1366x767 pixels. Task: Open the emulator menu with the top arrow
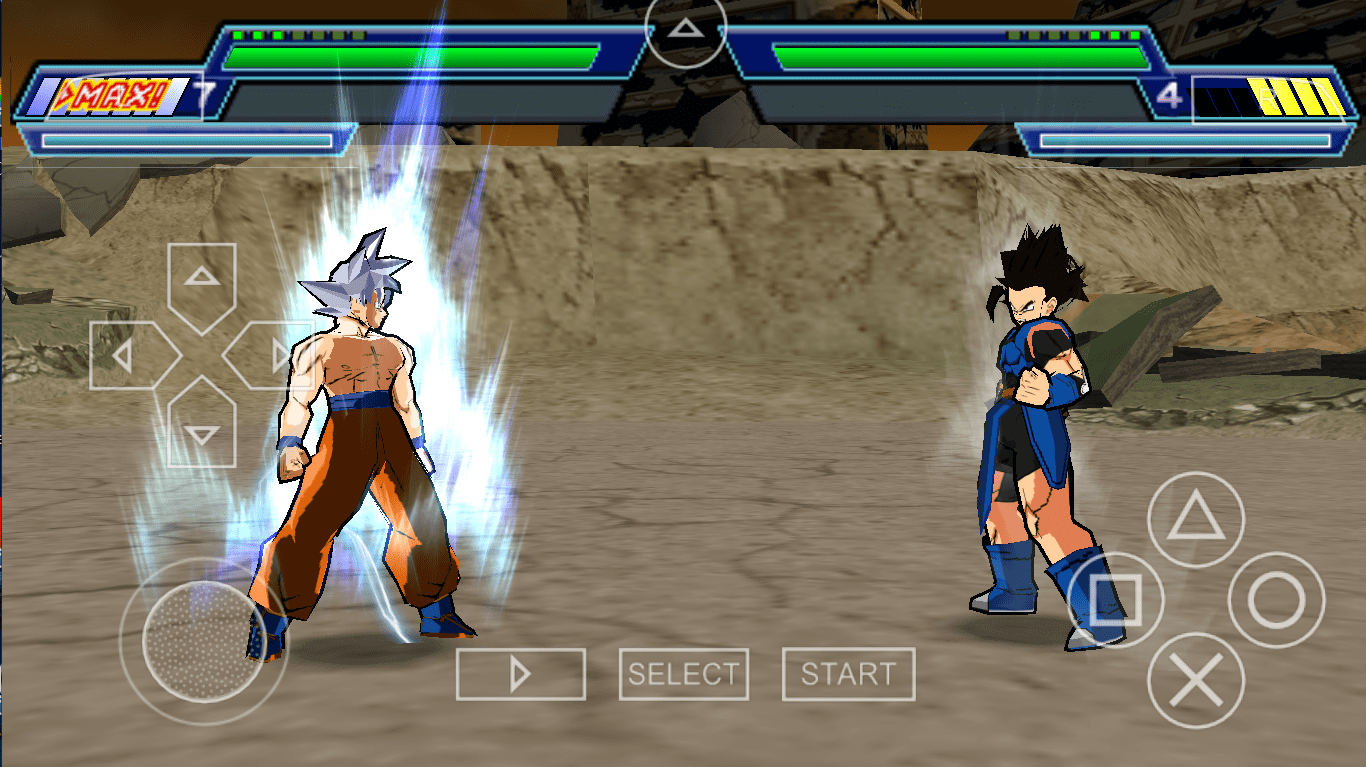click(685, 30)
